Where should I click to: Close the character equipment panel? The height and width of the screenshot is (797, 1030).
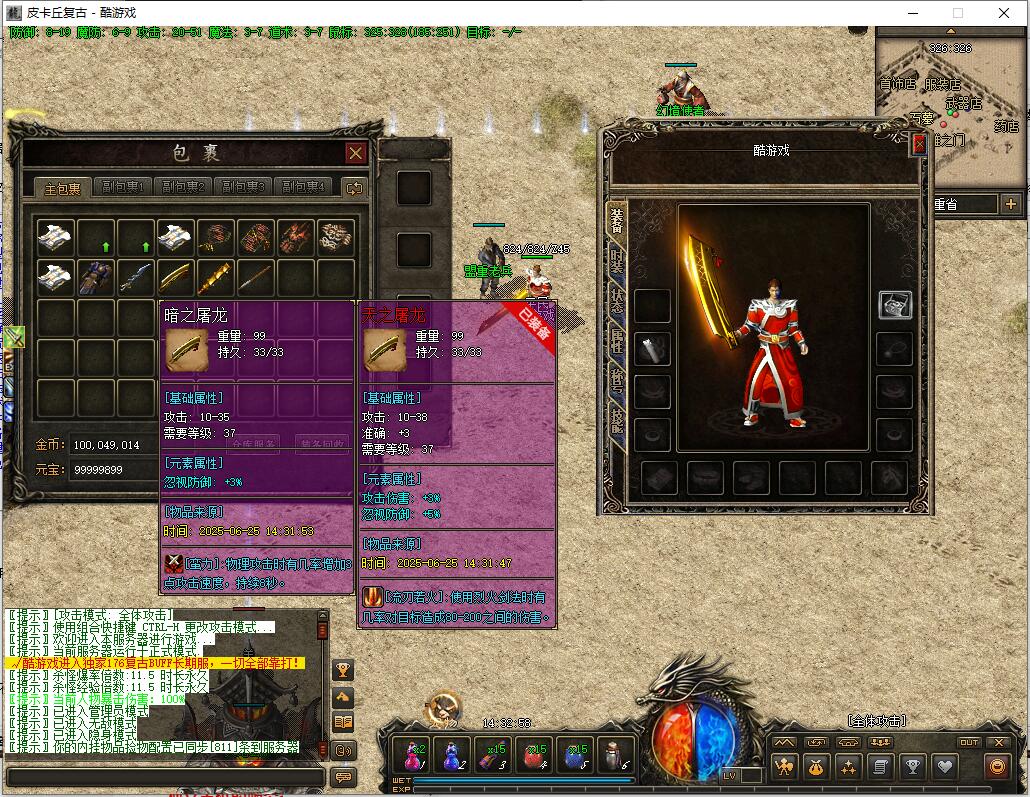919,144
